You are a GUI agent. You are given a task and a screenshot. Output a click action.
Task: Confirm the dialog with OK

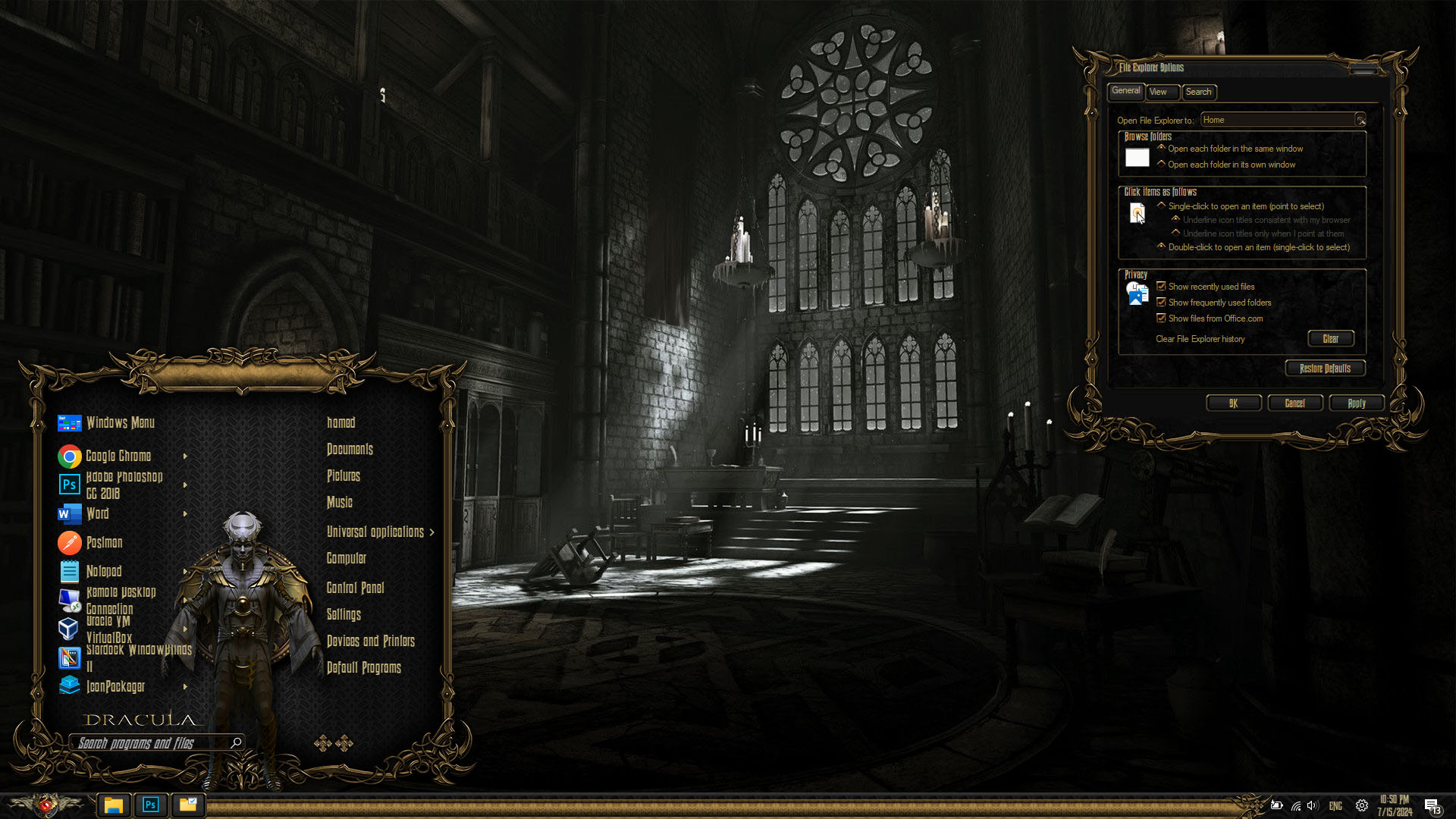tap(1233, 403)
